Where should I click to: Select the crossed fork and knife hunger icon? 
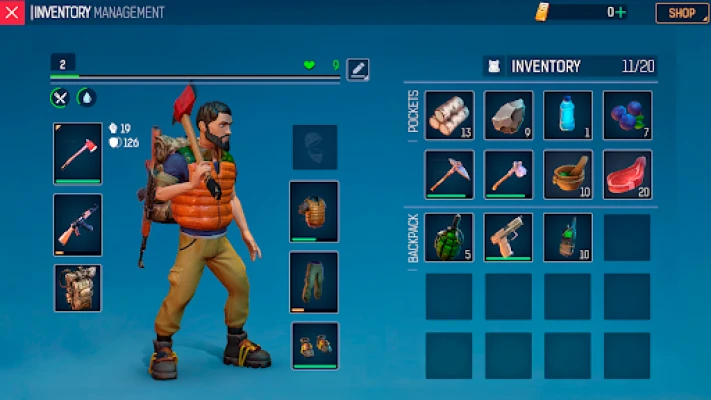[x=60, y=98]
